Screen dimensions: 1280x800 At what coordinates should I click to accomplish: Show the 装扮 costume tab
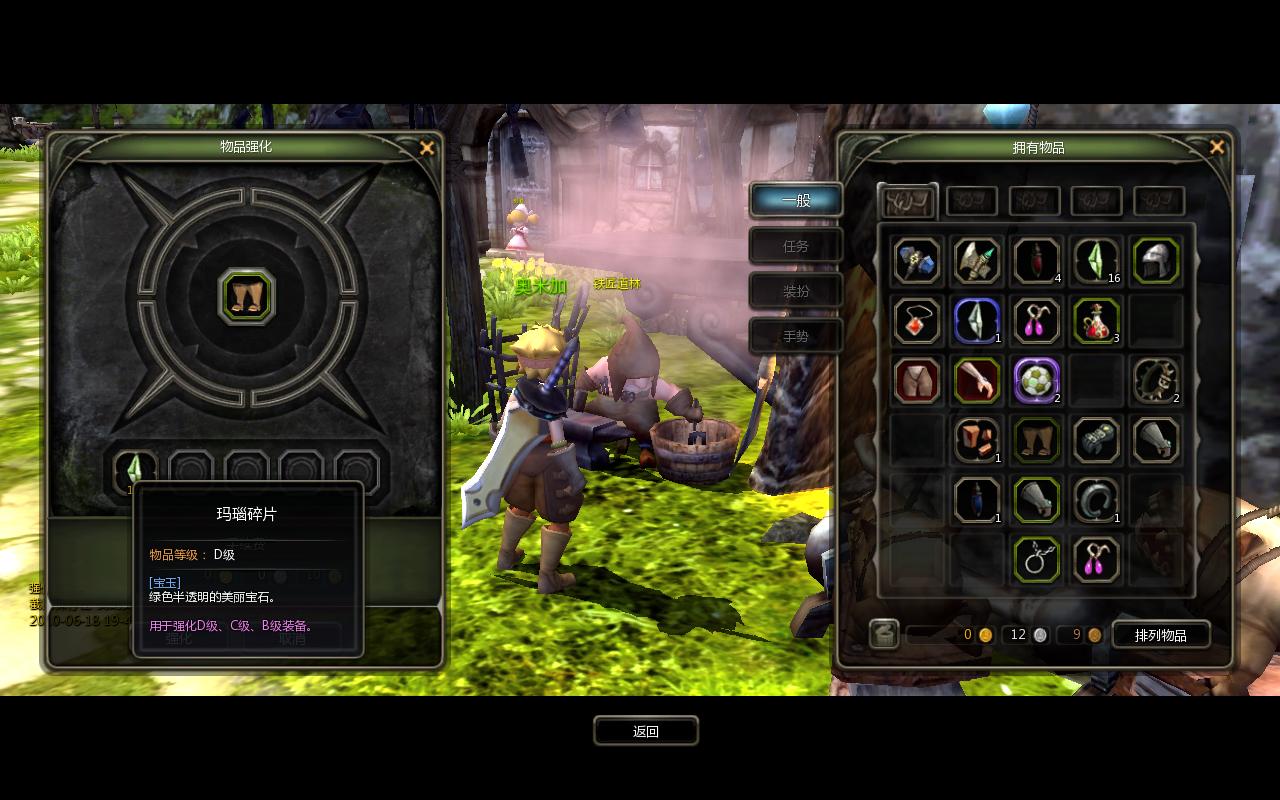click(x=796, y=291)
